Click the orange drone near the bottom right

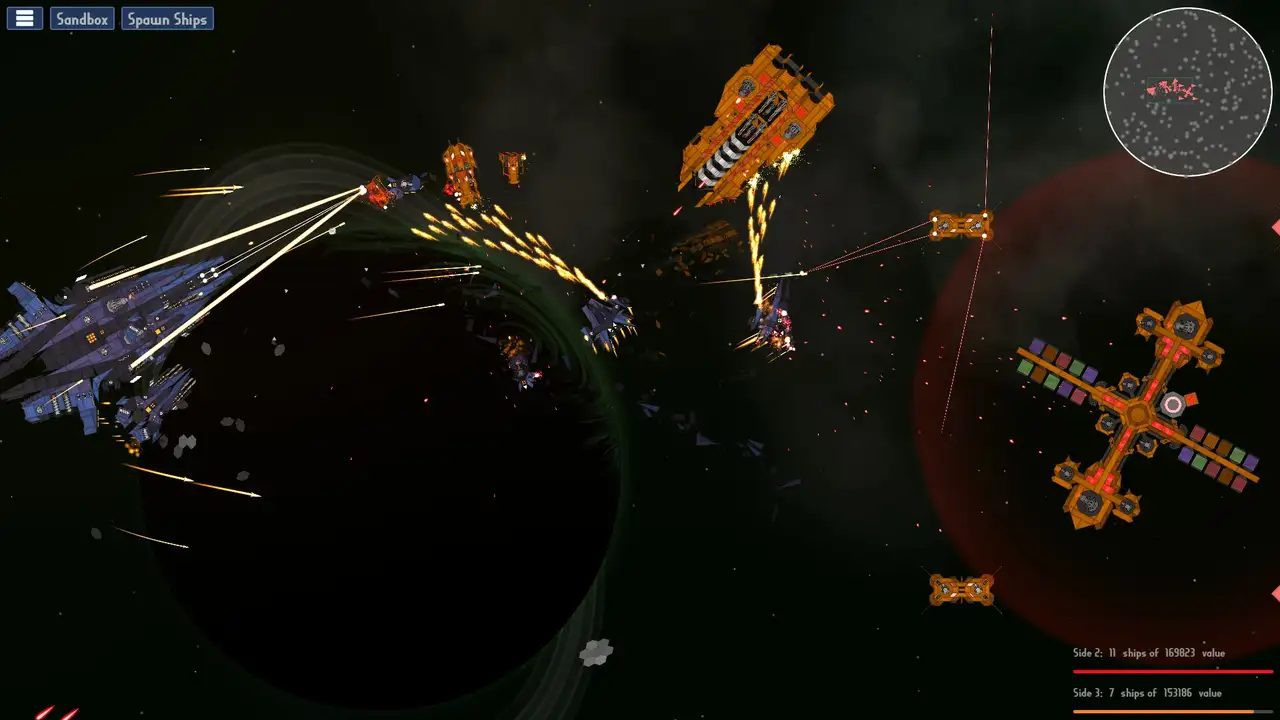(961, 589)
